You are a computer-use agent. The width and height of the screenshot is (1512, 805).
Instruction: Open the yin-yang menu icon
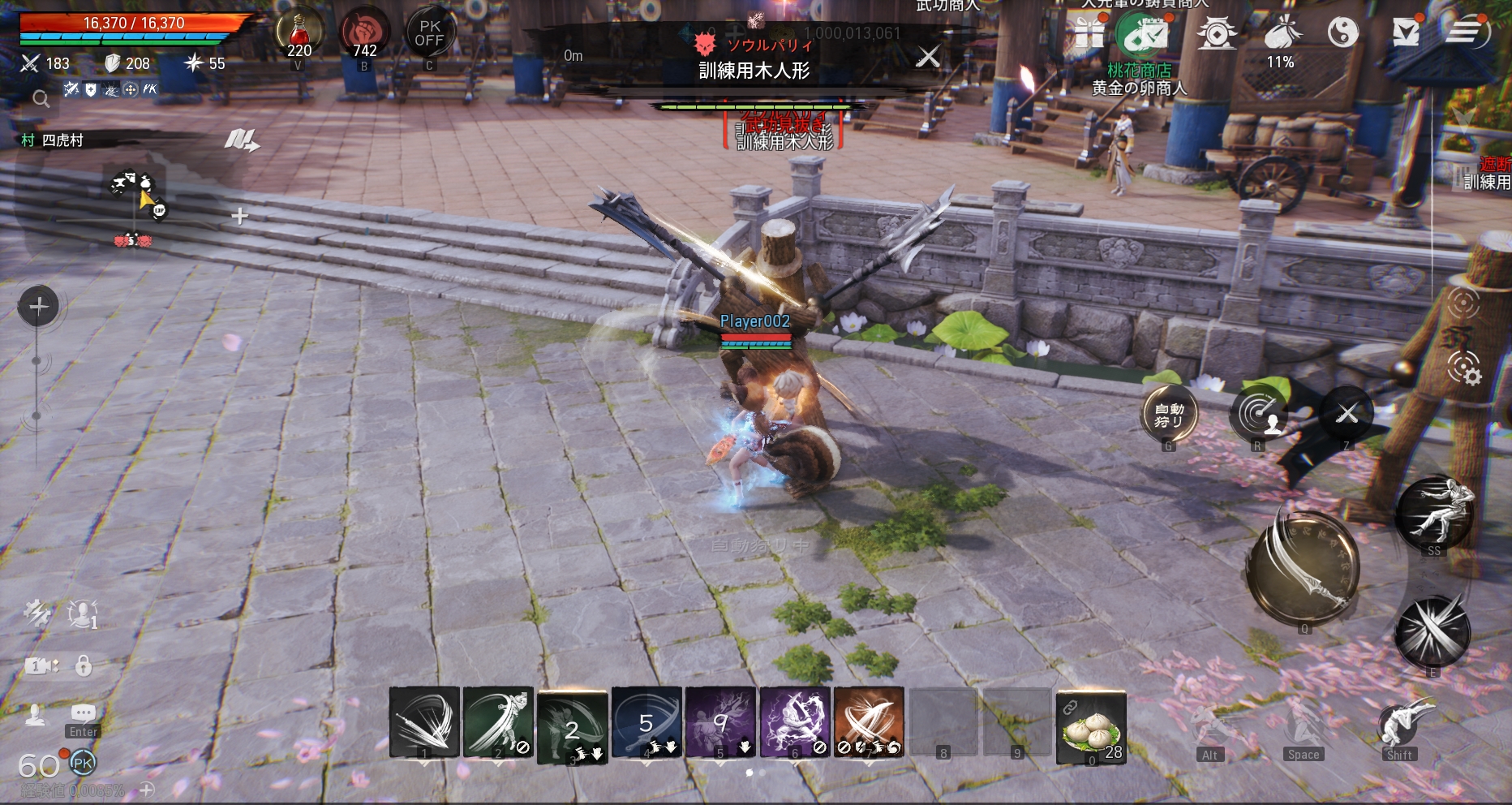click(x=1342, y=33)
